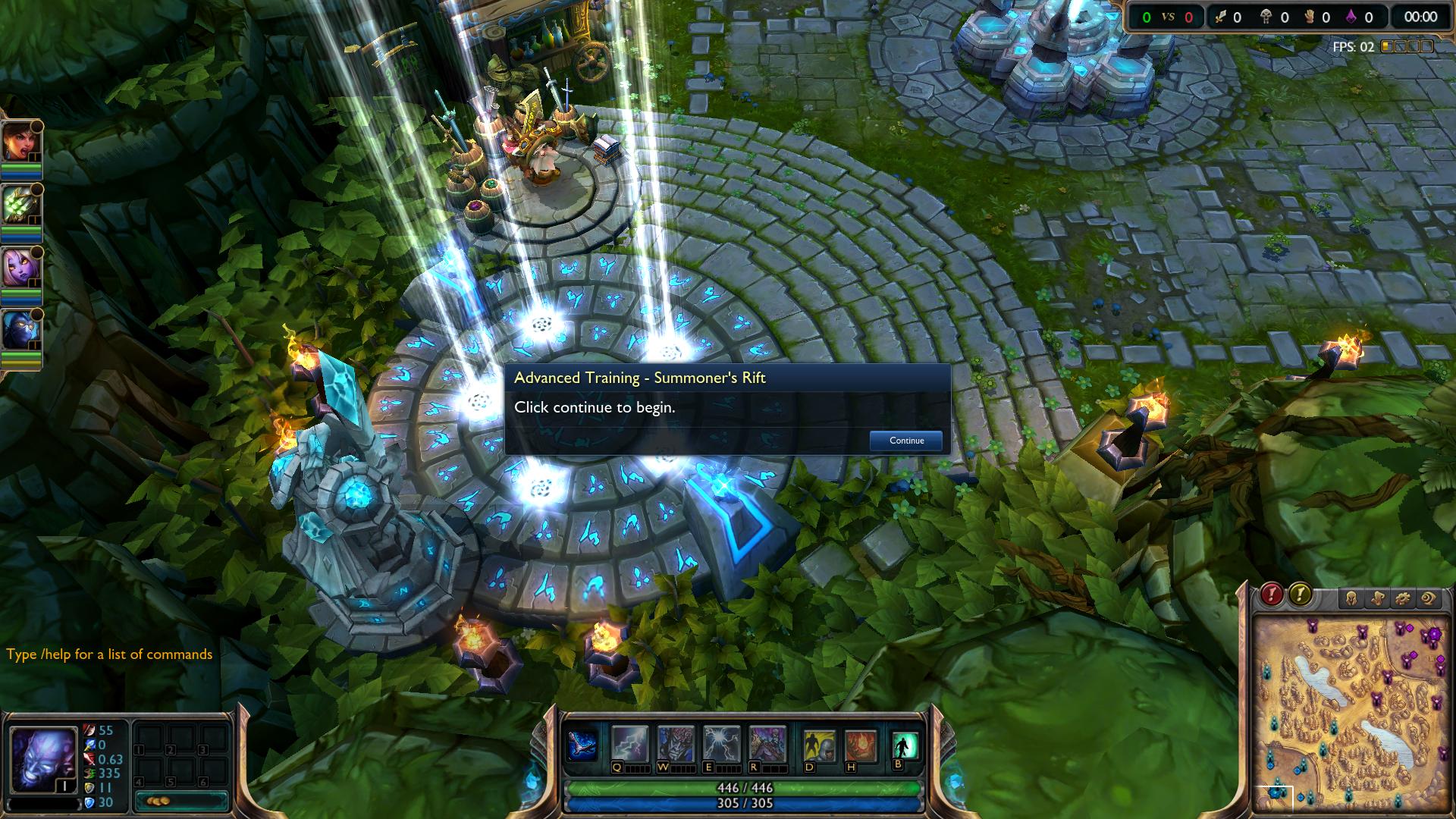Viewport: 1456px width, 819px height.
Task: Use the D summoner spell
Action: coord(819,746)
